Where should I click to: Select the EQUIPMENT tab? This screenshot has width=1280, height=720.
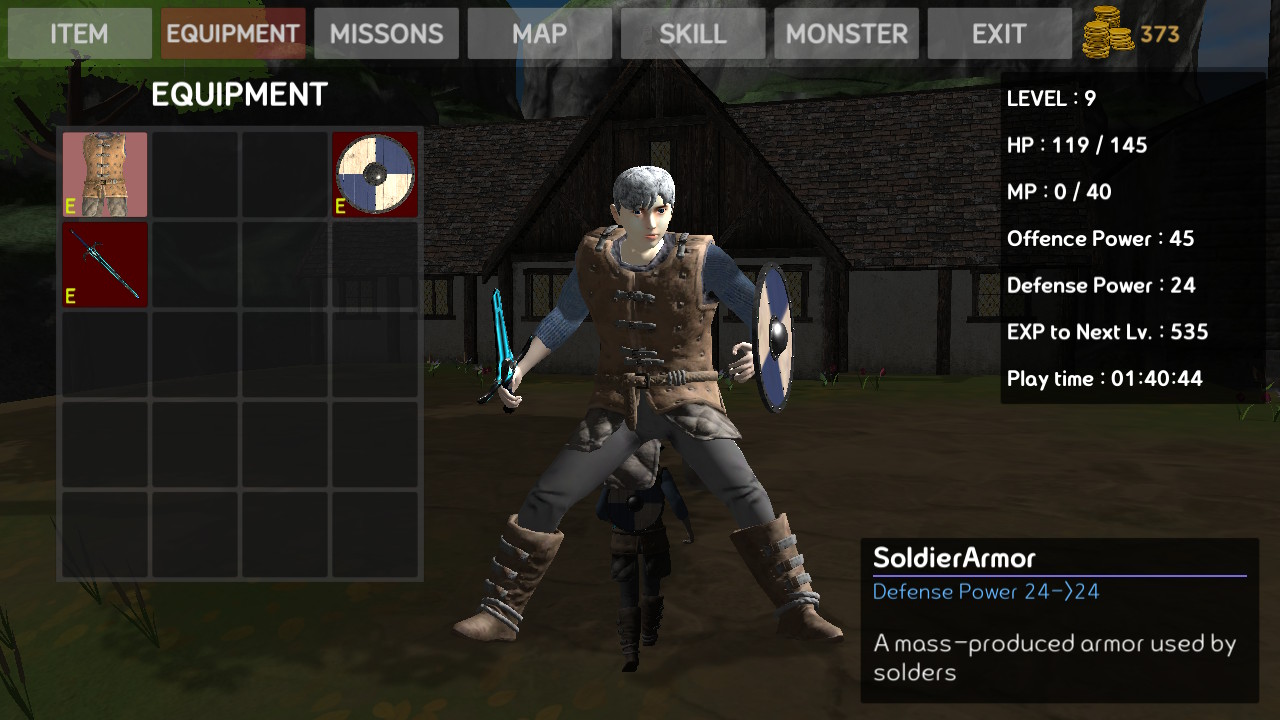(232, 33)
